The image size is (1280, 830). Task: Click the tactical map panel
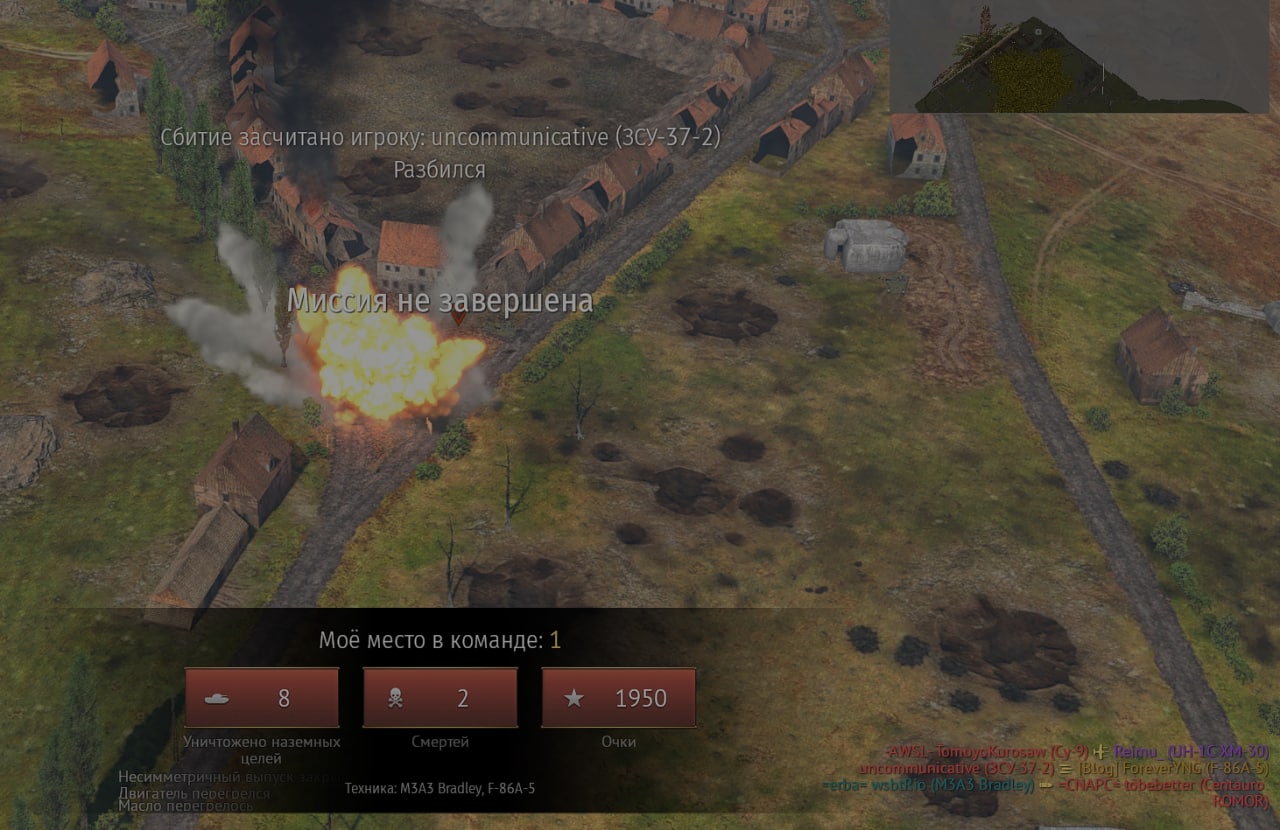[x=1079, y=56]
